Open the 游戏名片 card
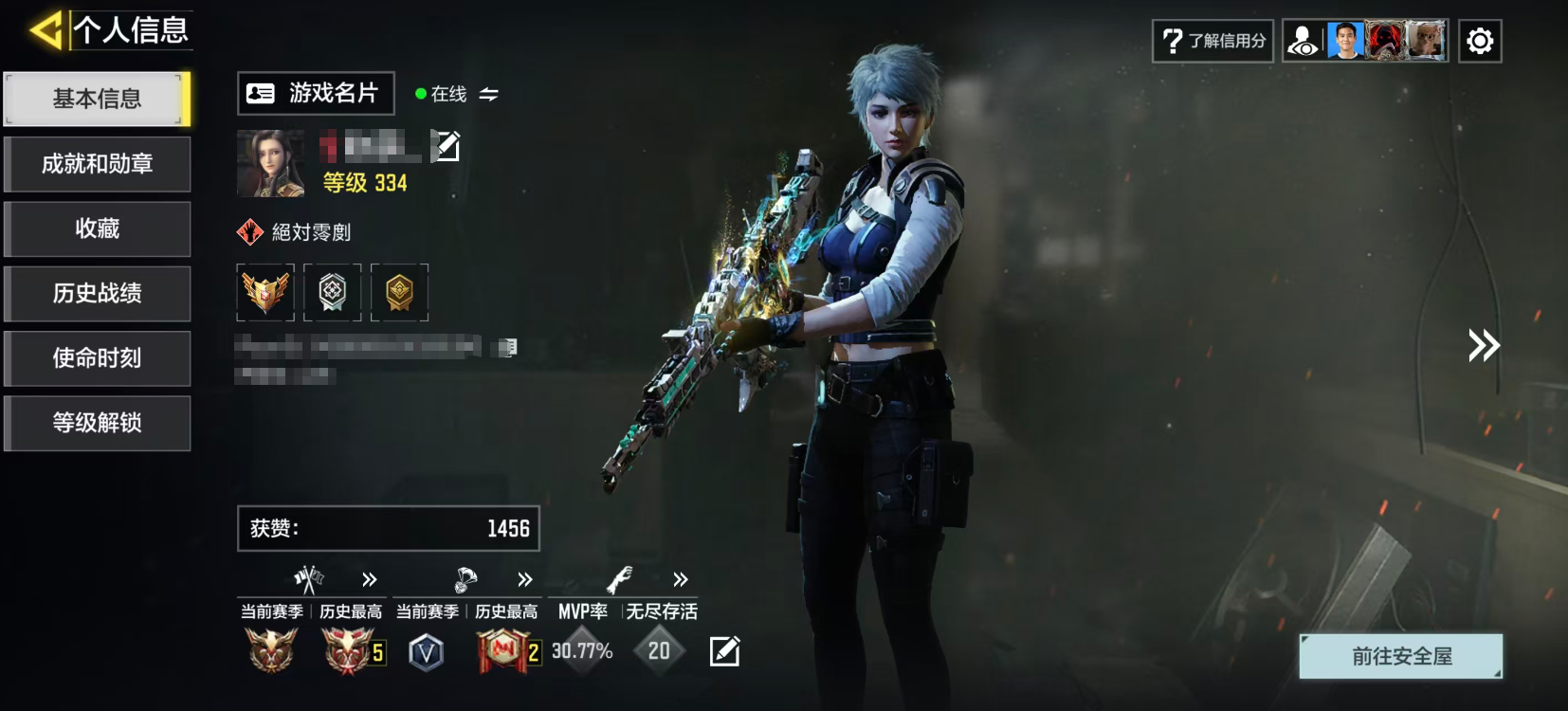The width and height of the screenshot is (1568, 711). (315, 93)
